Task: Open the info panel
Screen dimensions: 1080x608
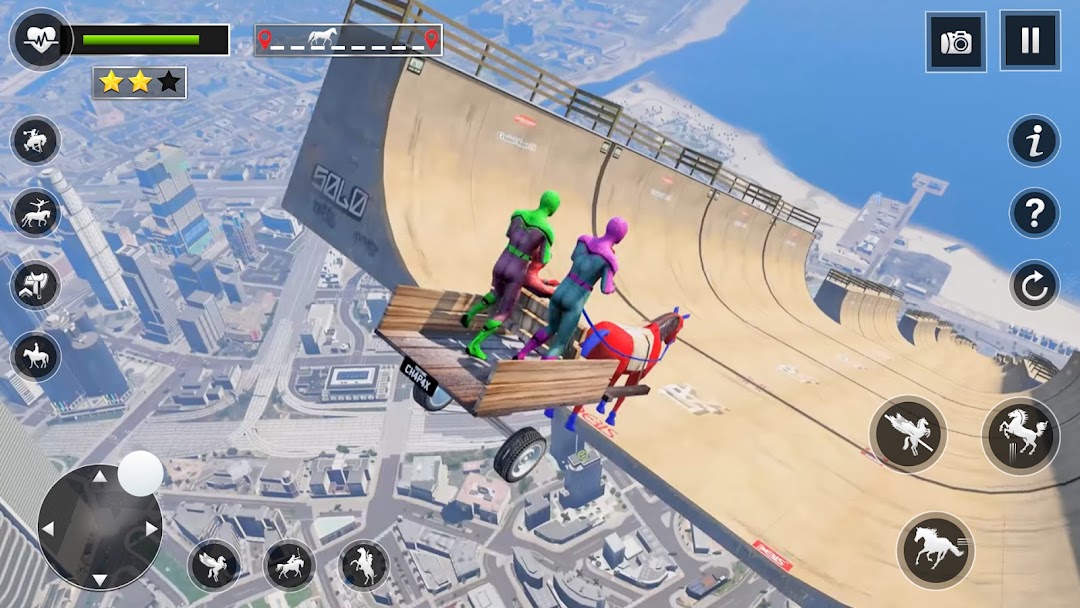Action: coord(1034,141)
